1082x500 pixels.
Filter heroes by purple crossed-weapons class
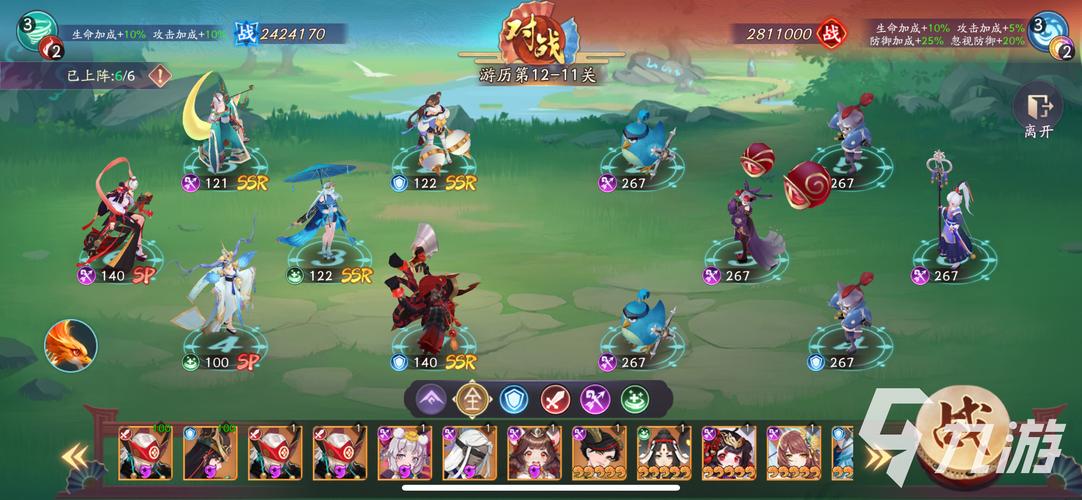coord(596,399)
